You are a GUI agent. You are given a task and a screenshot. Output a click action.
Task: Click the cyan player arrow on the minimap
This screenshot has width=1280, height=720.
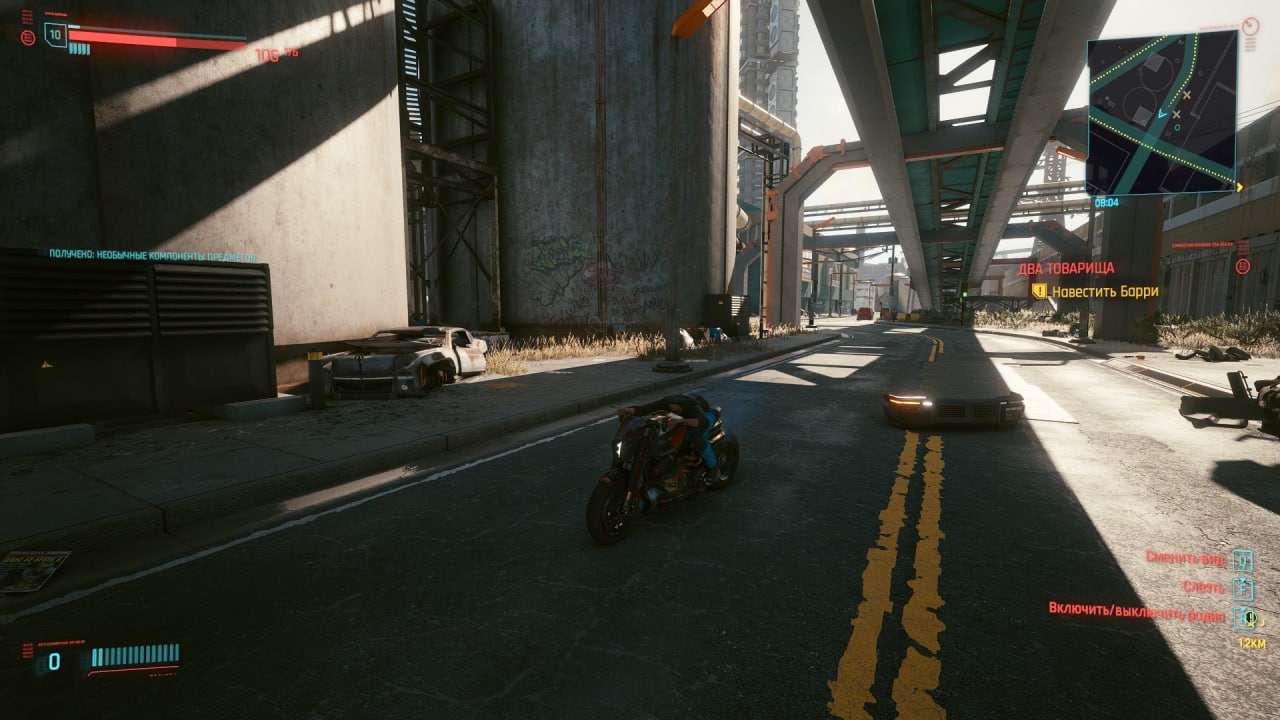pos(1160,115)
